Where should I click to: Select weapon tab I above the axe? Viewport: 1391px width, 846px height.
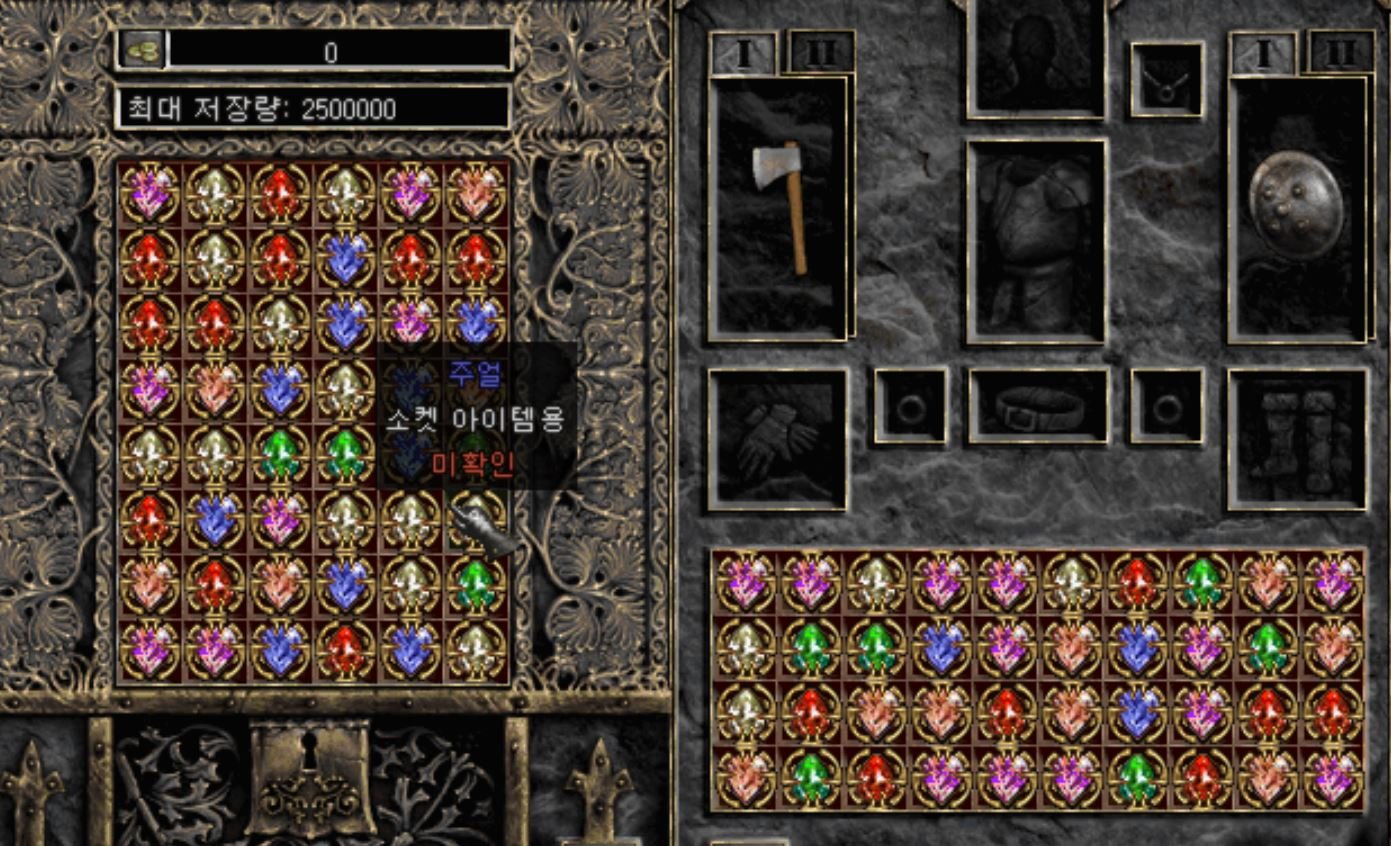(x=743, y=54)
